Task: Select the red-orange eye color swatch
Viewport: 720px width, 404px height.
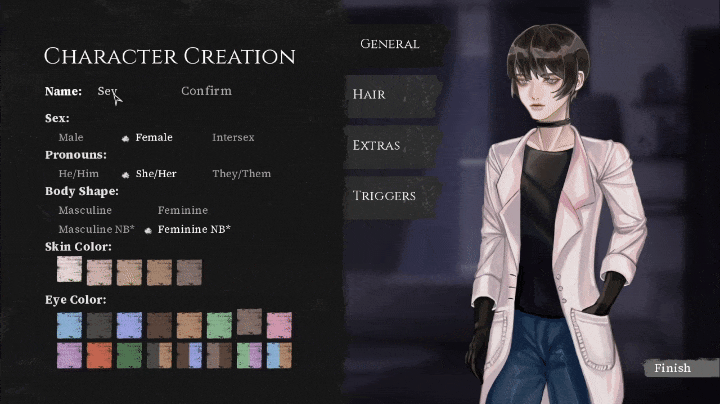Action: click(100, 355)
